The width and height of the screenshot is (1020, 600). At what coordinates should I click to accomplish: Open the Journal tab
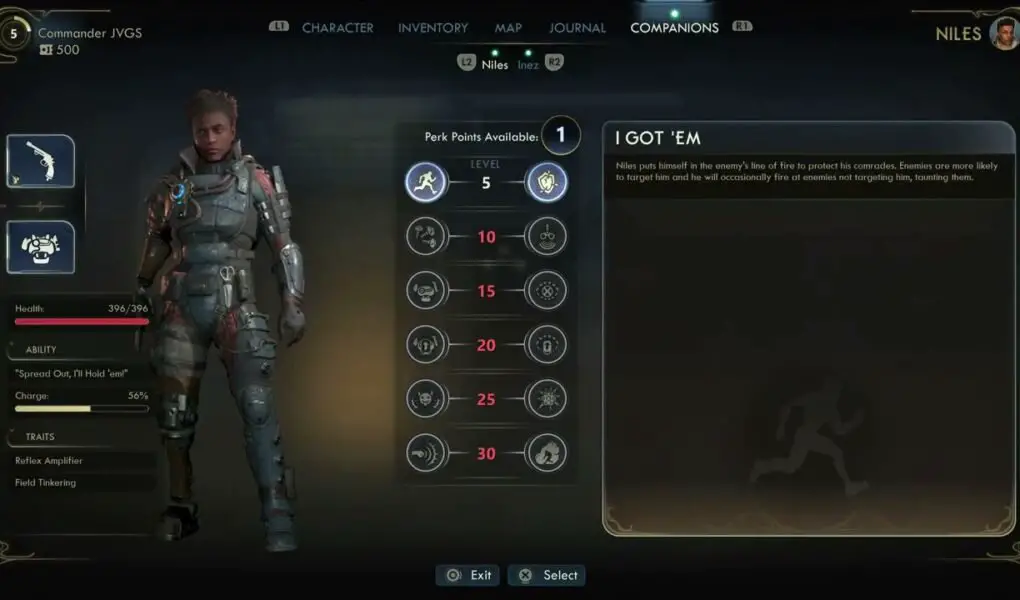point(577,28)
